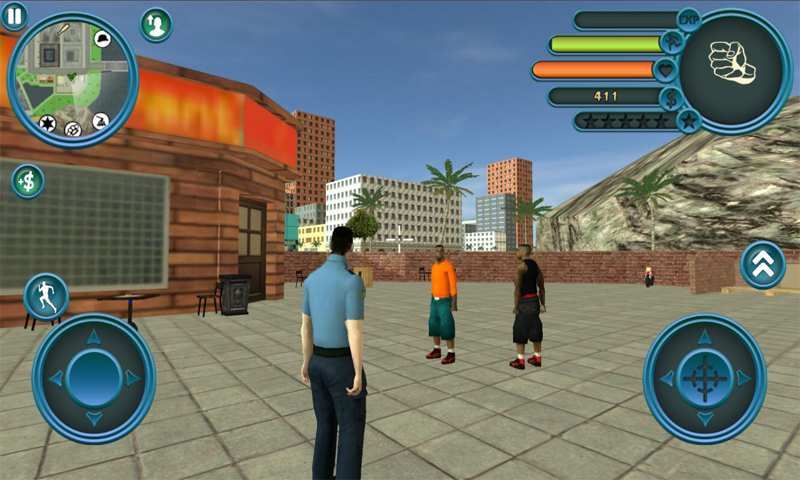Hit the crosshair attack button
Screen dimensions: 800x480
coord(705,378)
